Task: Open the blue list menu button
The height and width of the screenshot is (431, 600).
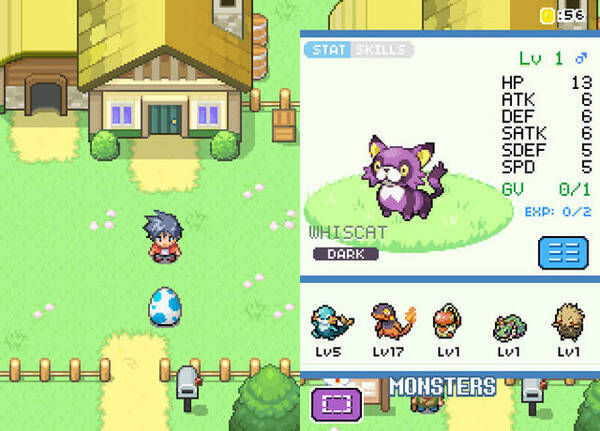Action: (x=563, y=251)
